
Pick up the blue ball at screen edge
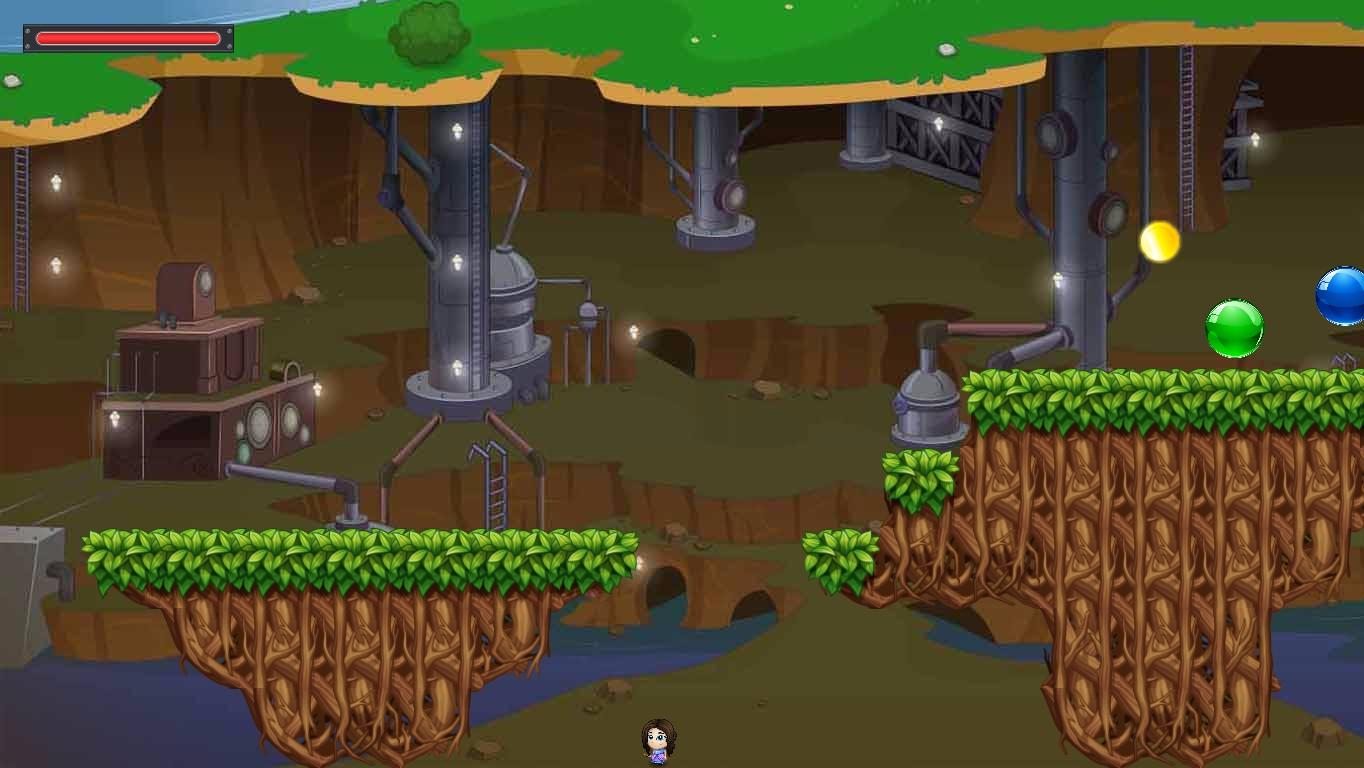[1340, 297]
